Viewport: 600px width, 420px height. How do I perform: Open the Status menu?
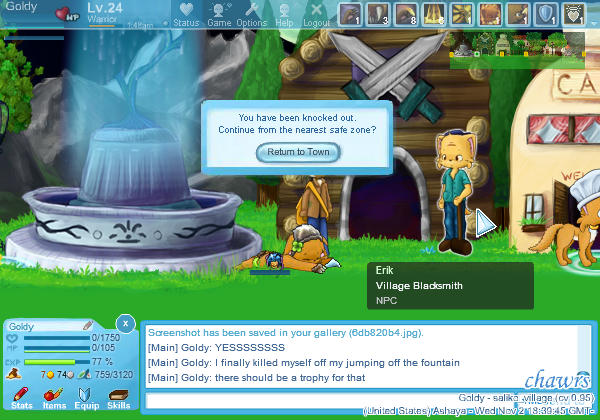pyautogui.click(x=186, y=14)
